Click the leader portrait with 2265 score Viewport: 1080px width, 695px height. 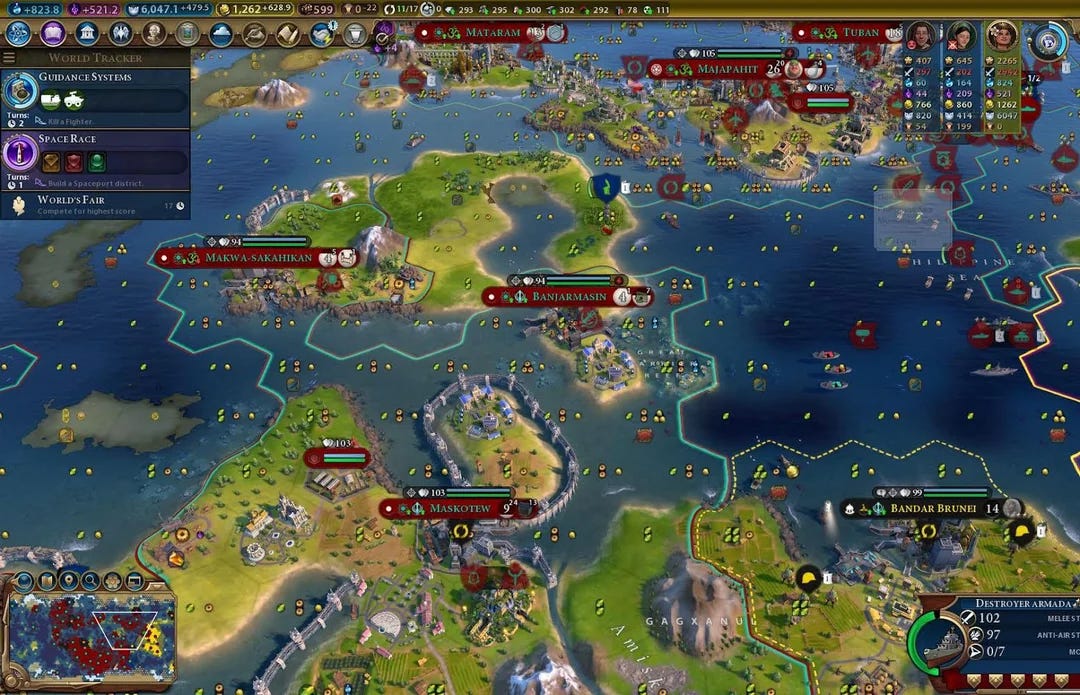tap(1001, 36)
